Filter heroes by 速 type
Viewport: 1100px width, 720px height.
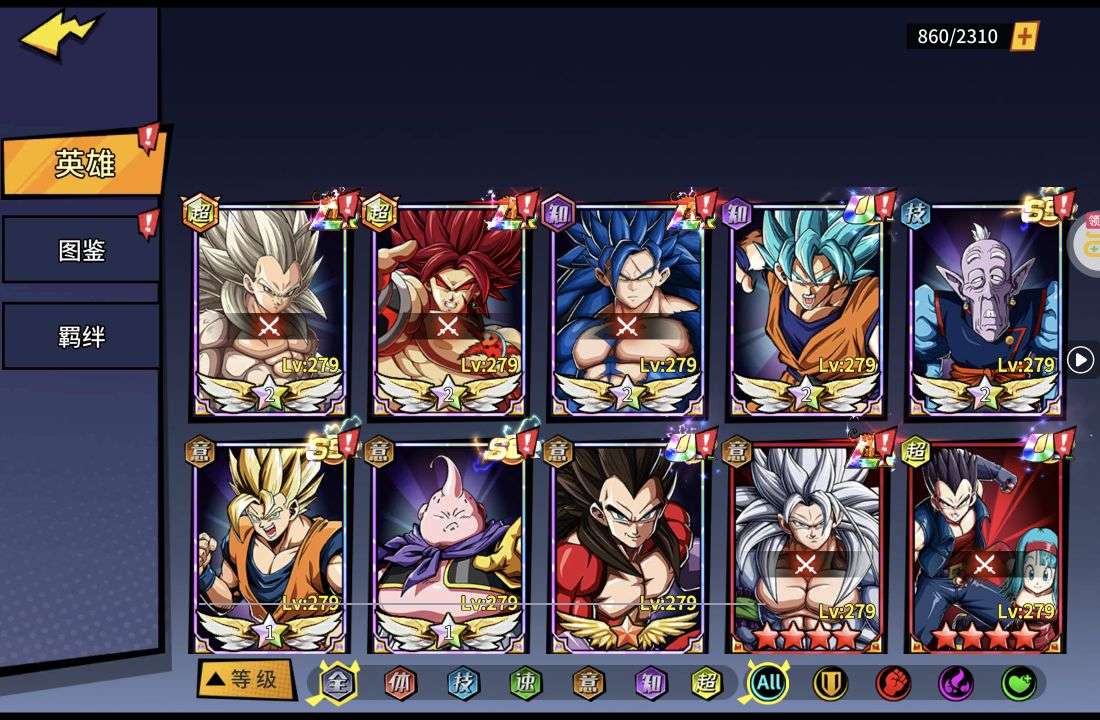pyautogui.click(x=525, y=684)
